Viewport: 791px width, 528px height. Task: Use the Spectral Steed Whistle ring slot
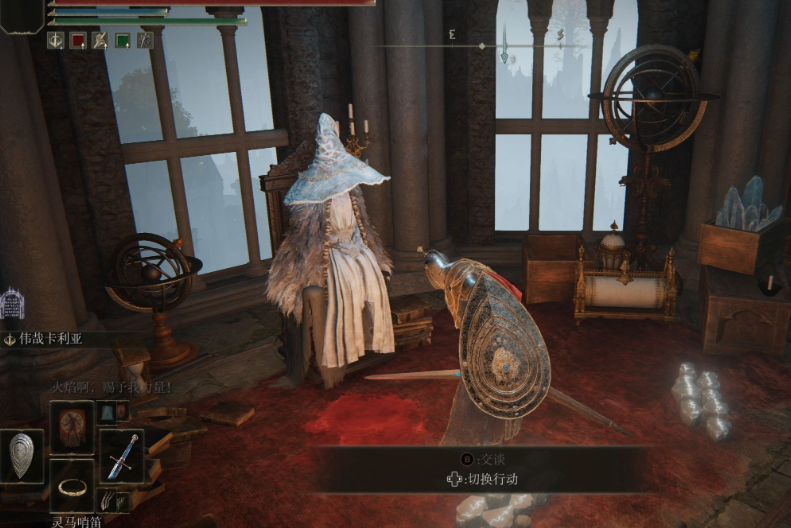coord(72,486)
